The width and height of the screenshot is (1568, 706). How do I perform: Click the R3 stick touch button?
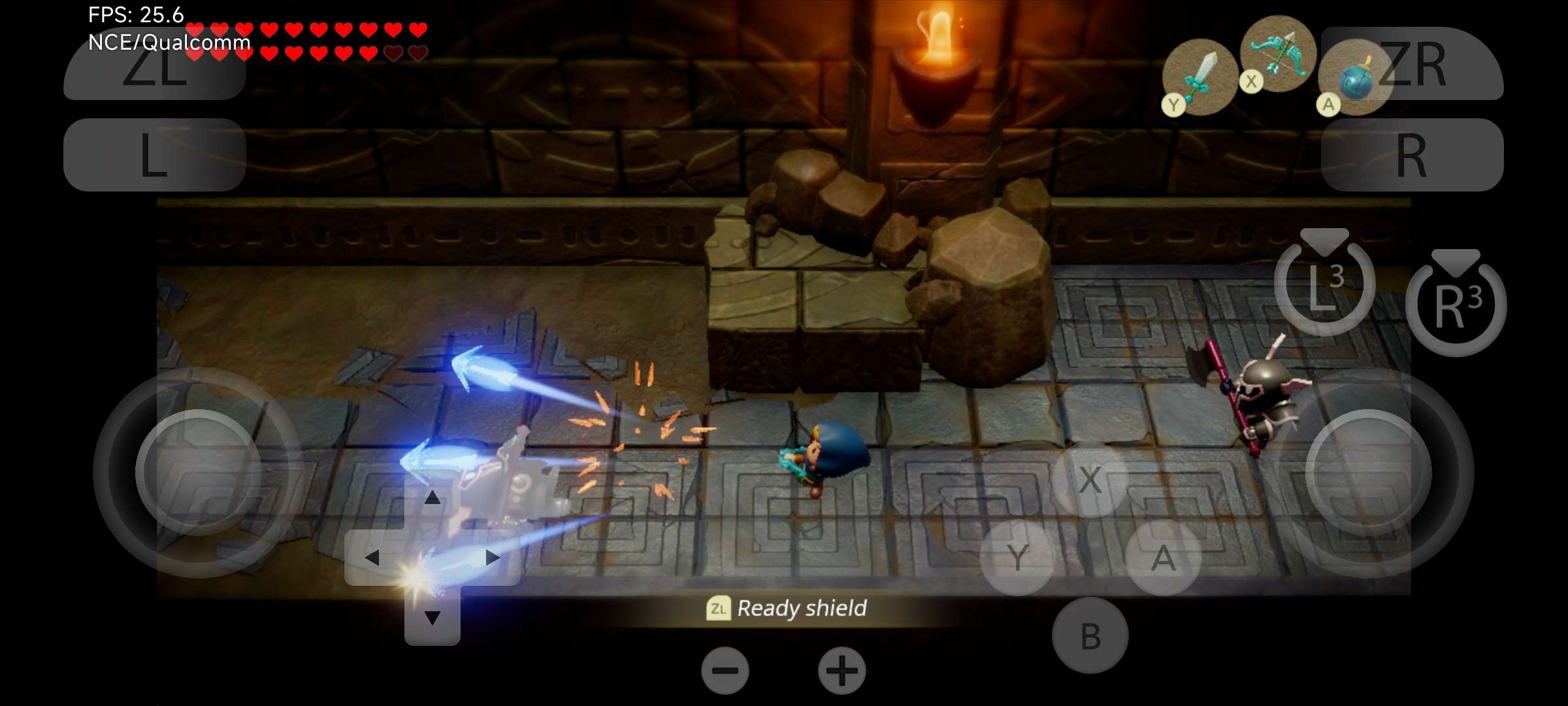1456,305
